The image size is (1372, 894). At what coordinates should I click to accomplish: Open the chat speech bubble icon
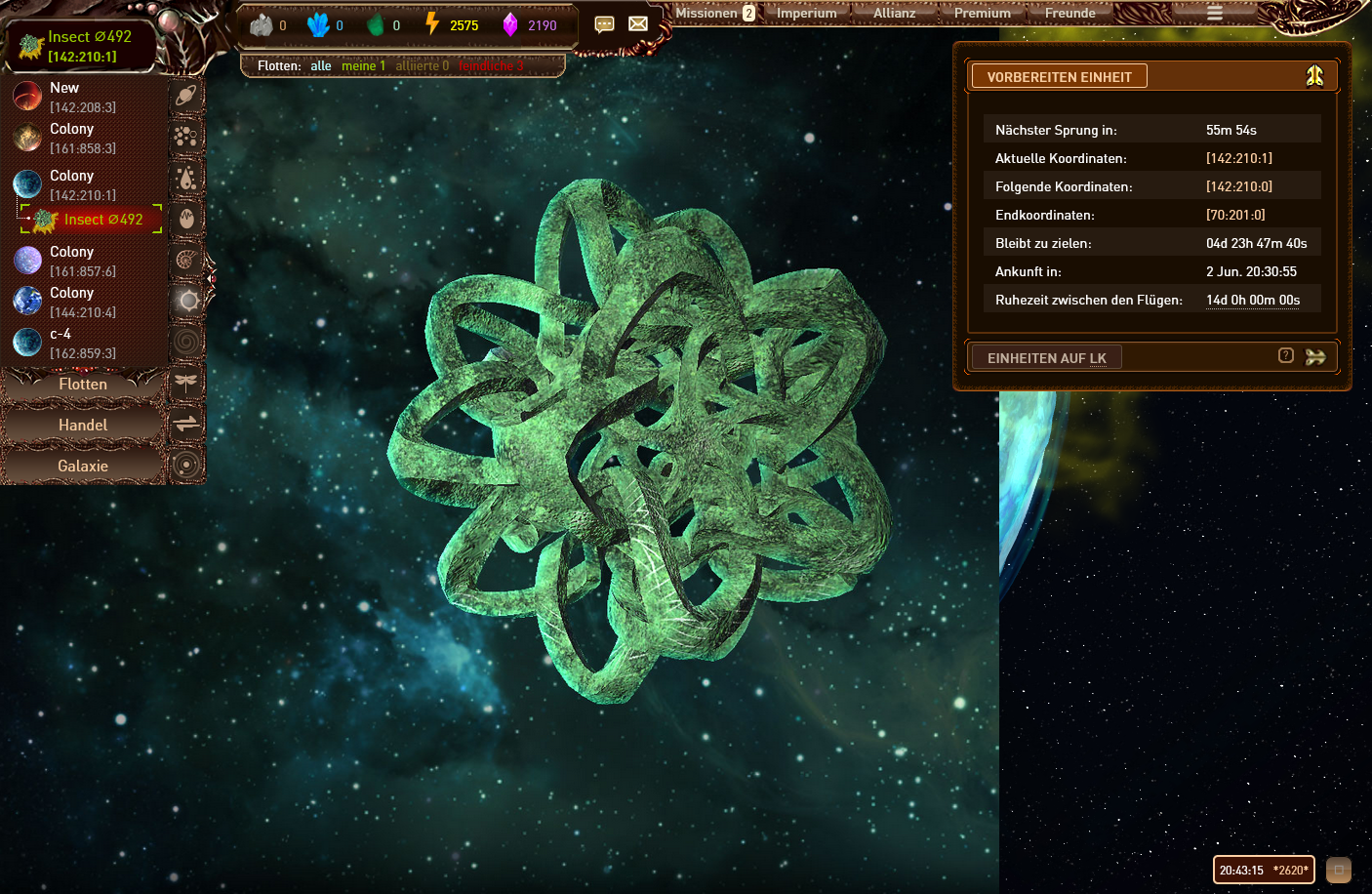pos(605,24)
